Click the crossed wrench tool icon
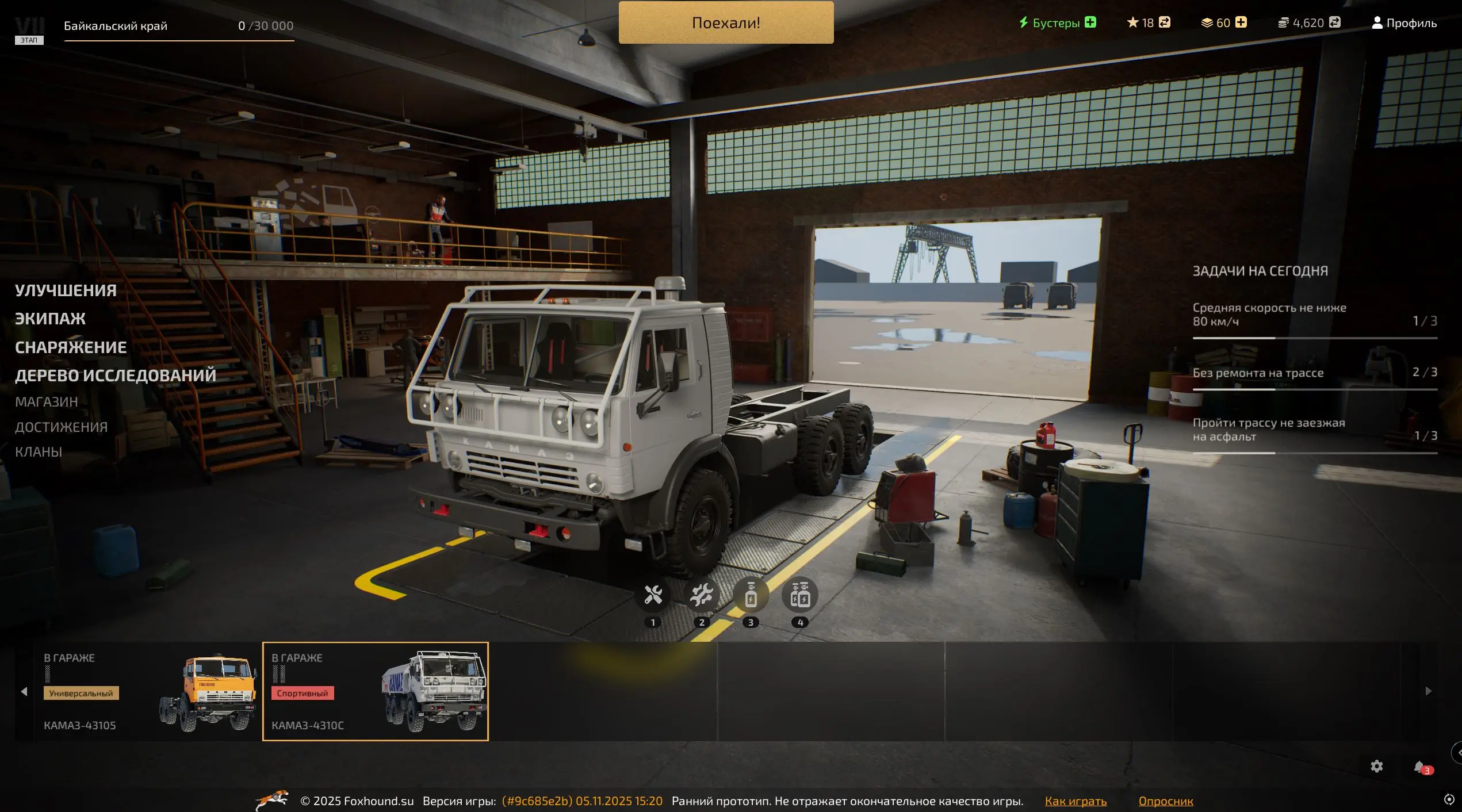1462x812 pixels. tap(653, 595)
